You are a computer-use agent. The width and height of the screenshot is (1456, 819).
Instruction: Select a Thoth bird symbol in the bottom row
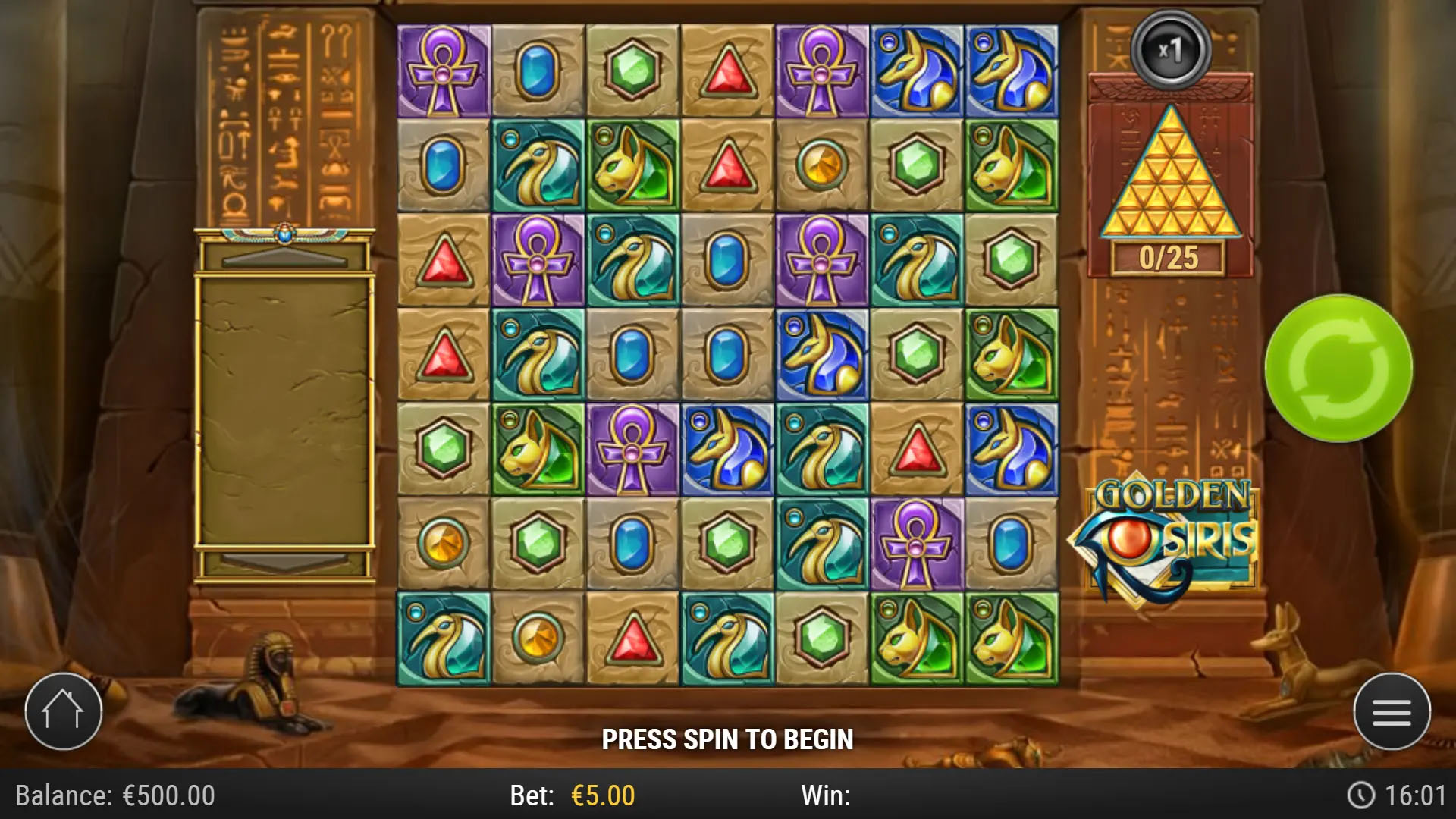(444, 641)
